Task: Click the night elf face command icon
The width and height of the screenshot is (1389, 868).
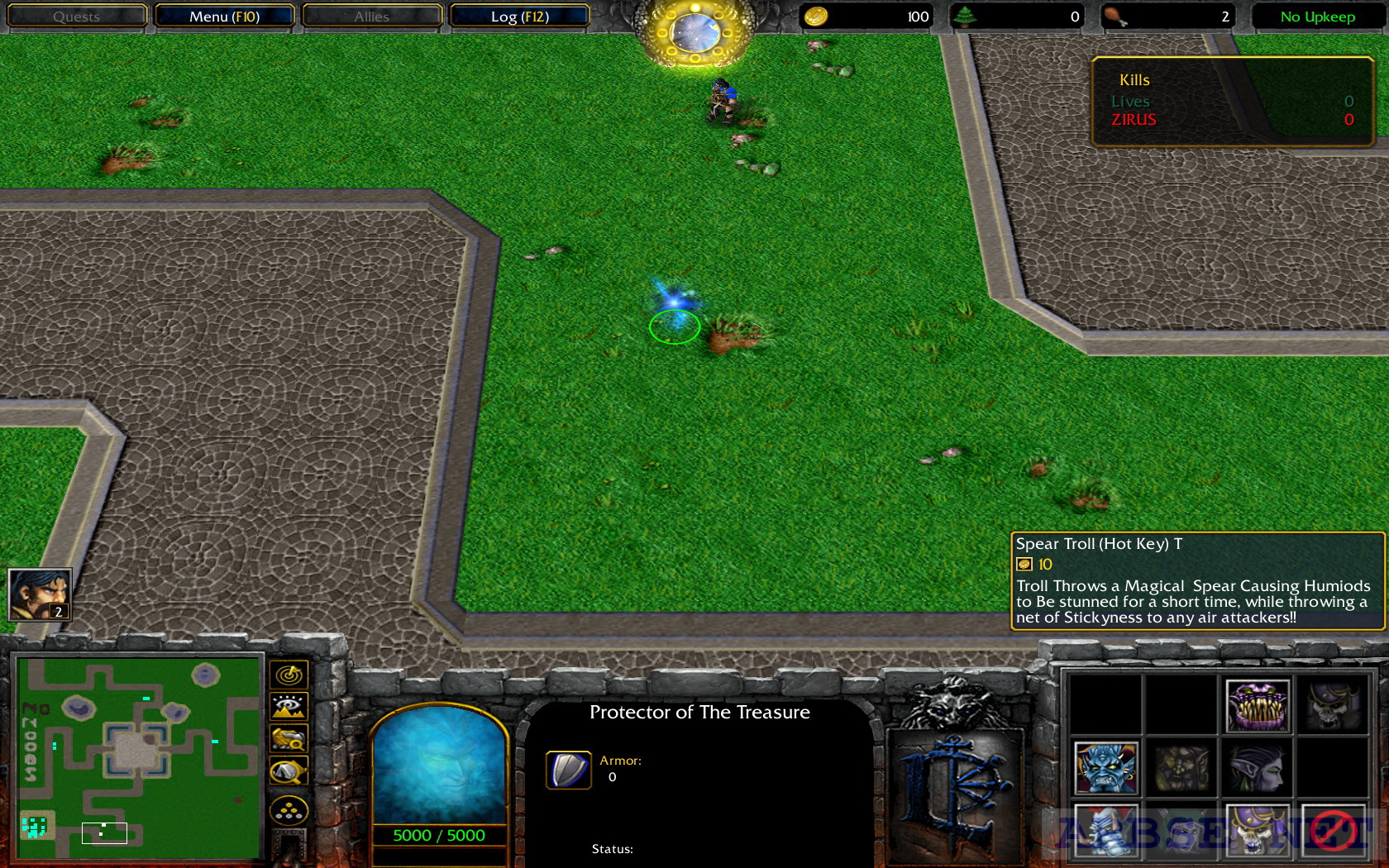Action: click(1257, 769)
